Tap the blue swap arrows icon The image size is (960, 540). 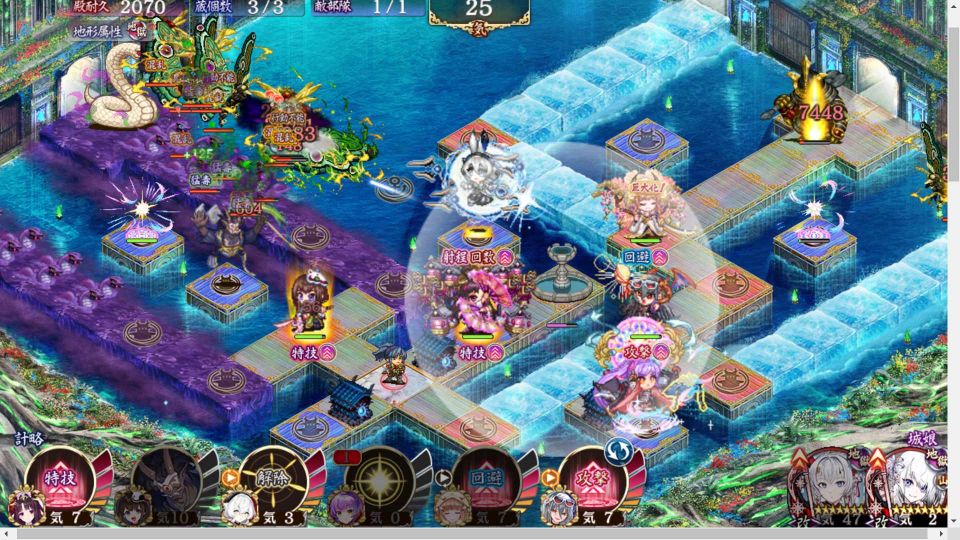[617, 453]
